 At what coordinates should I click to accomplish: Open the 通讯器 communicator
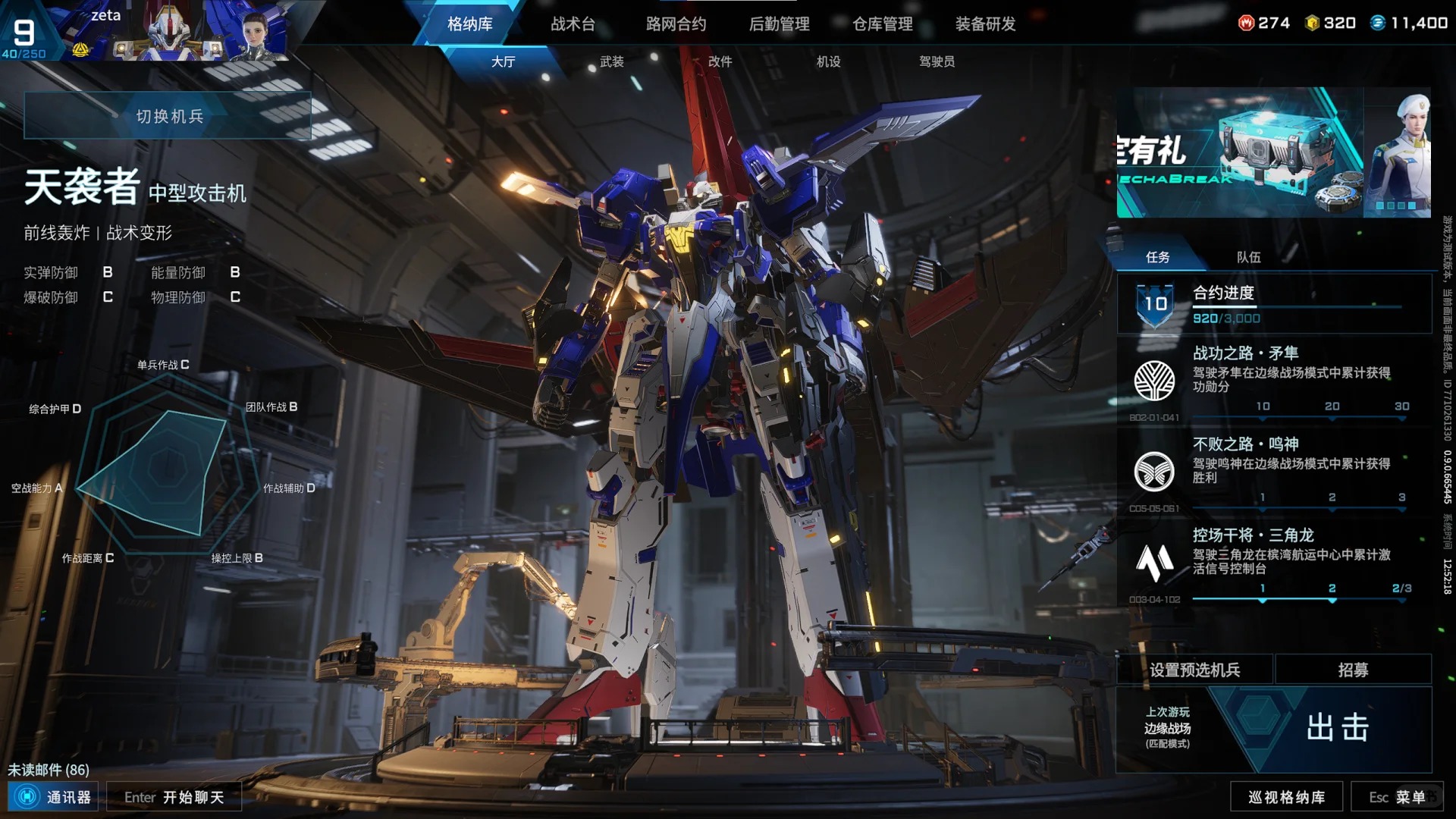pos(53,797)
